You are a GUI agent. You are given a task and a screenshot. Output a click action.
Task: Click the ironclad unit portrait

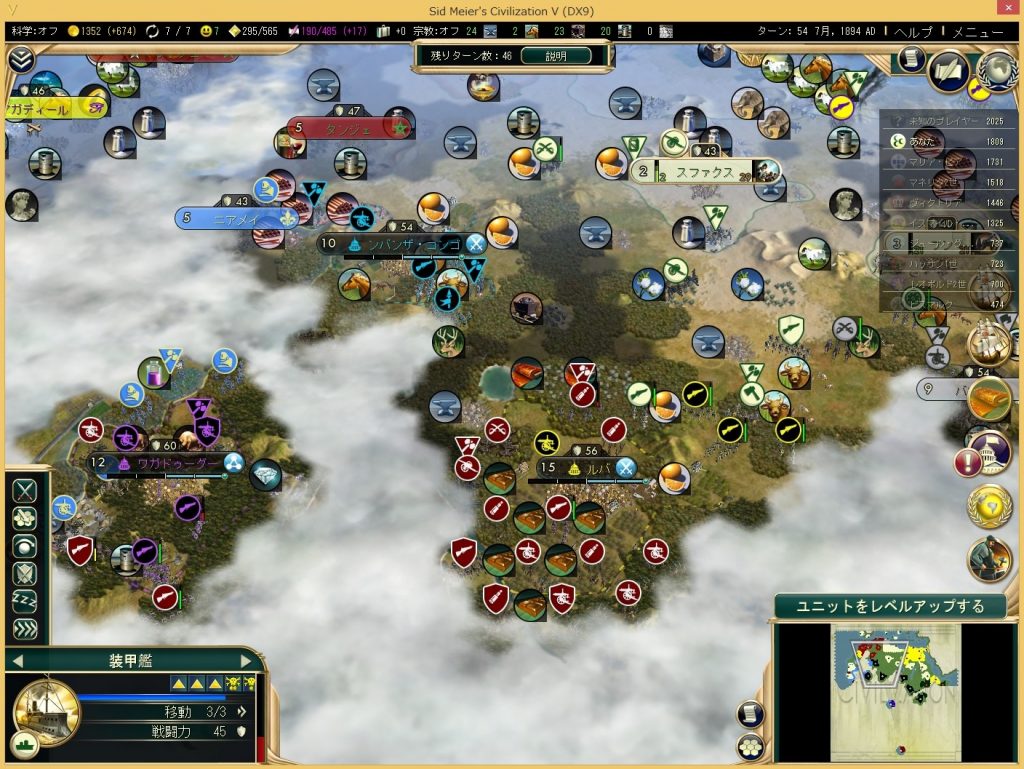pyautogui.click(x=46, y=711)
